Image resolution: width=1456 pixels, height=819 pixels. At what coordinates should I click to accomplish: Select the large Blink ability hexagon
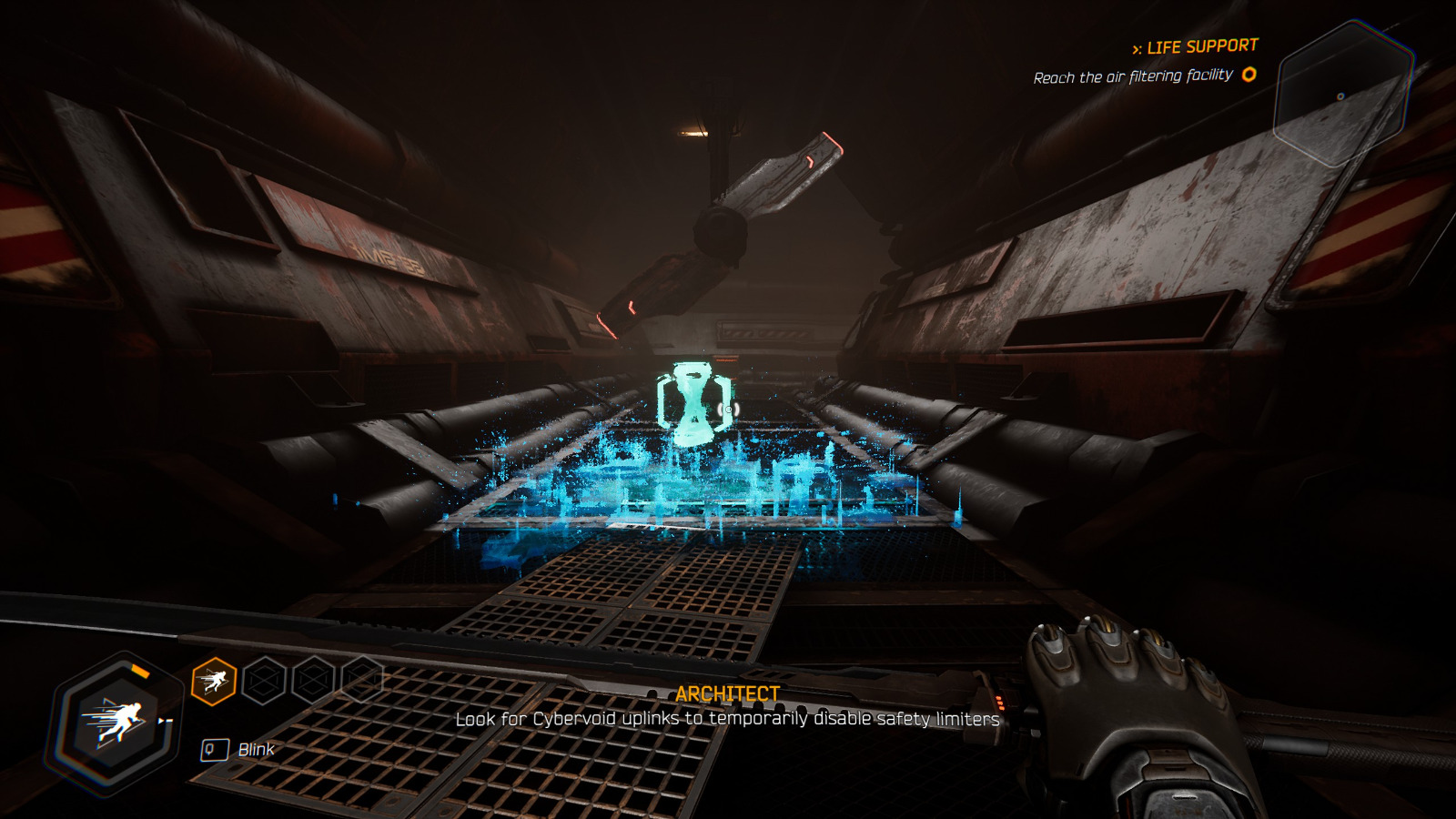[116, 723]
